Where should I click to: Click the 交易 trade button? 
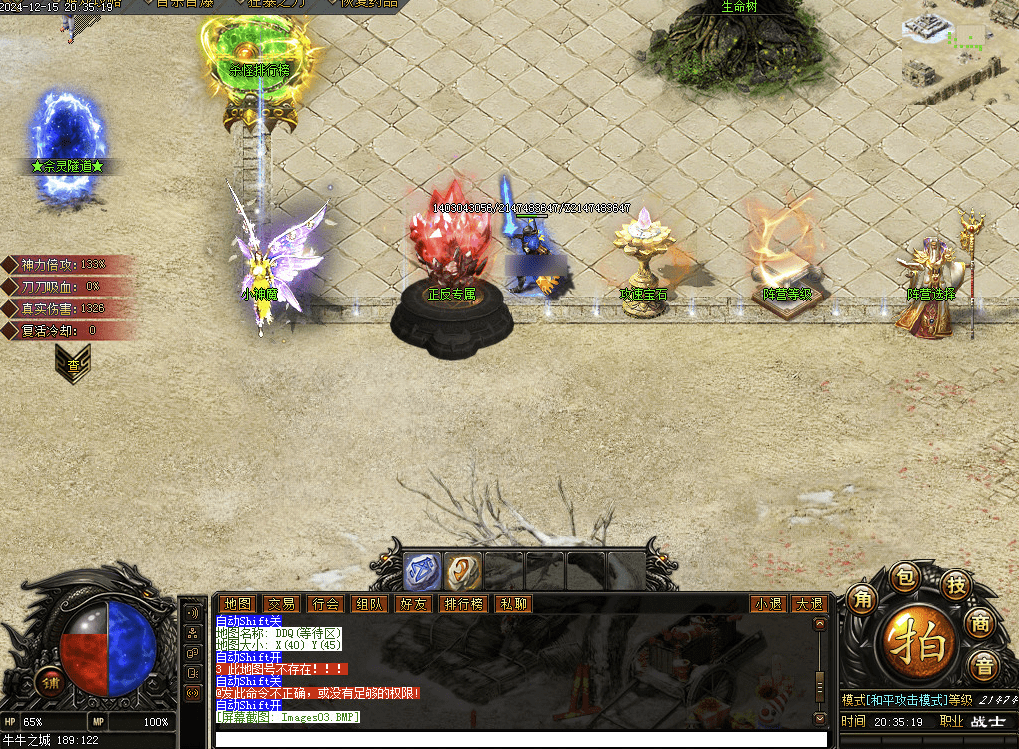point(281,604)
